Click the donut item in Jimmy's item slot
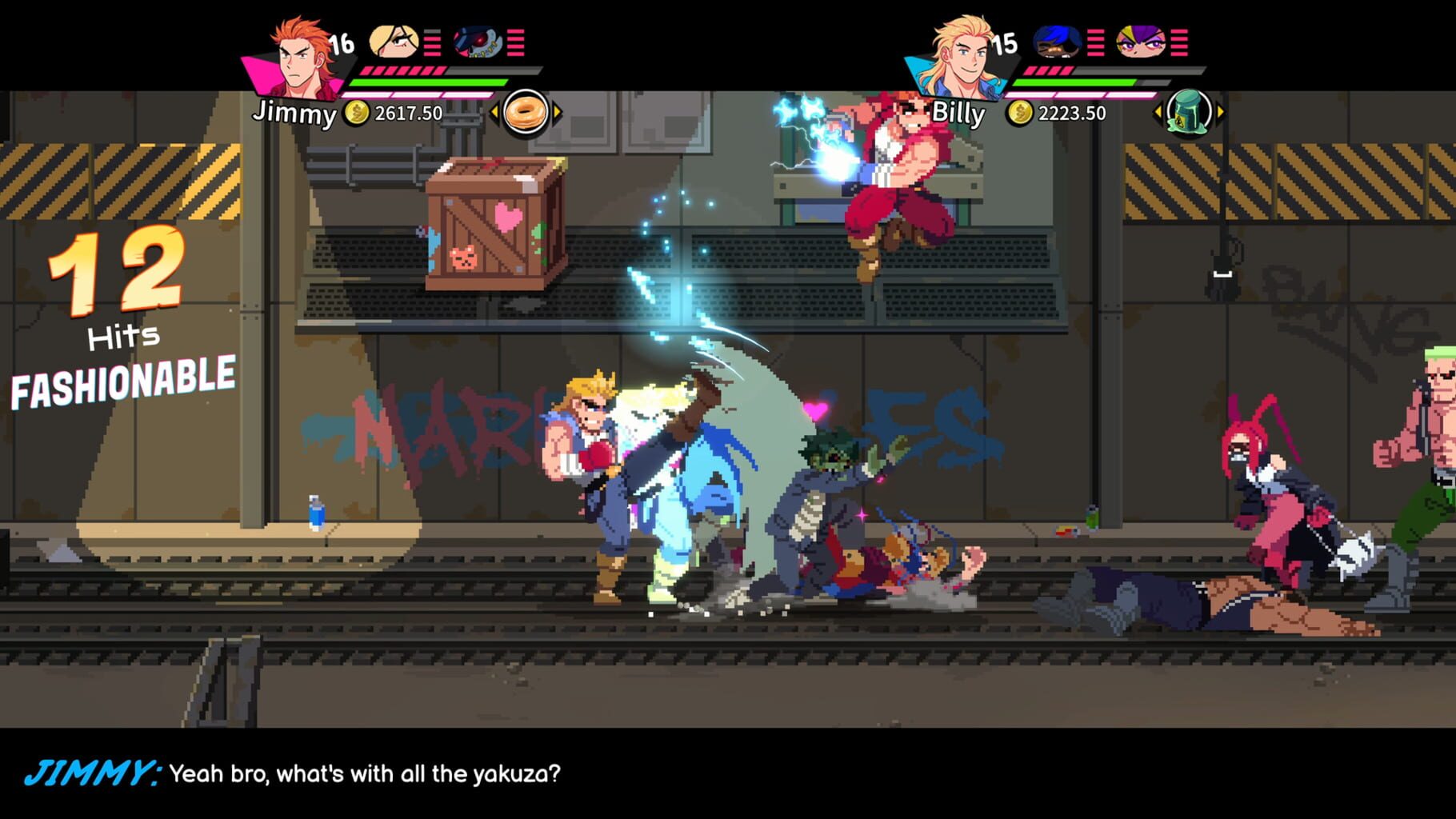Screen dimensions: 1456x819 [x=526, y=114]
